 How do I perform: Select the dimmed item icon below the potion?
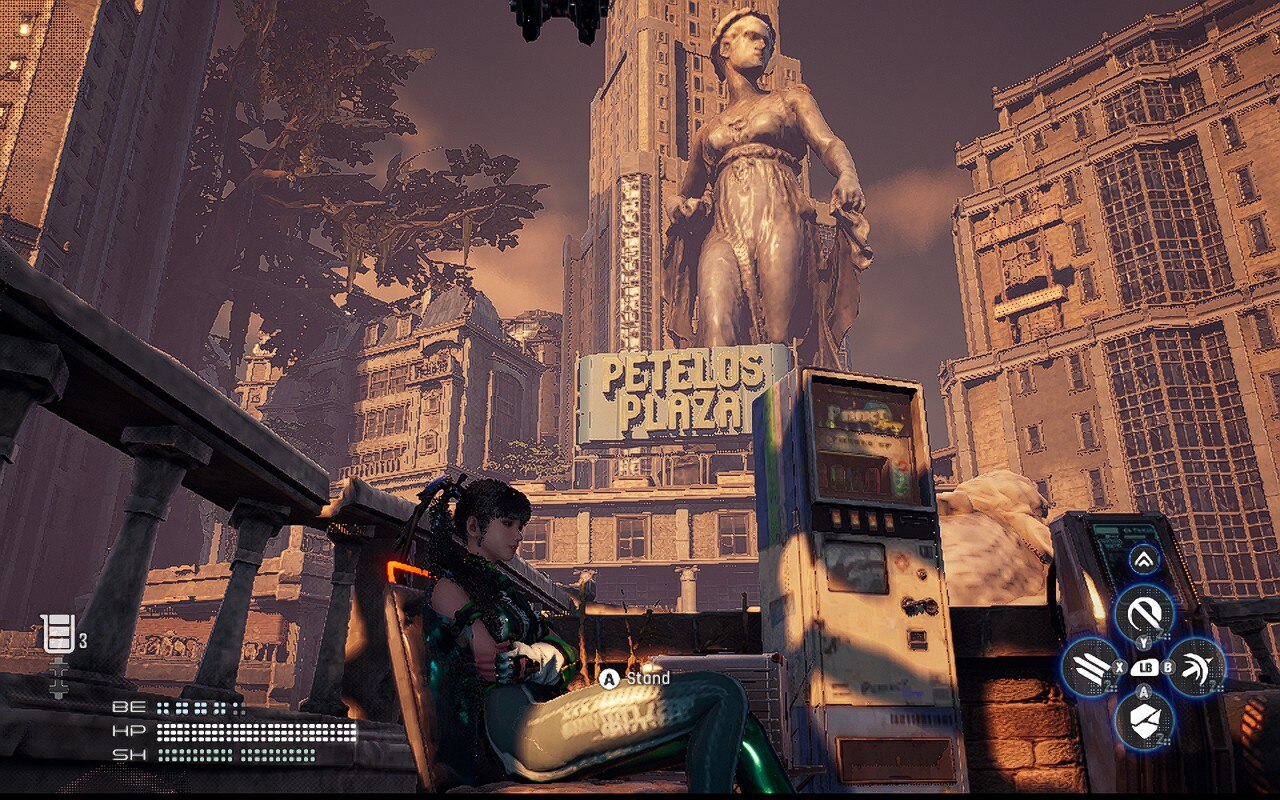tap(58, 677)
